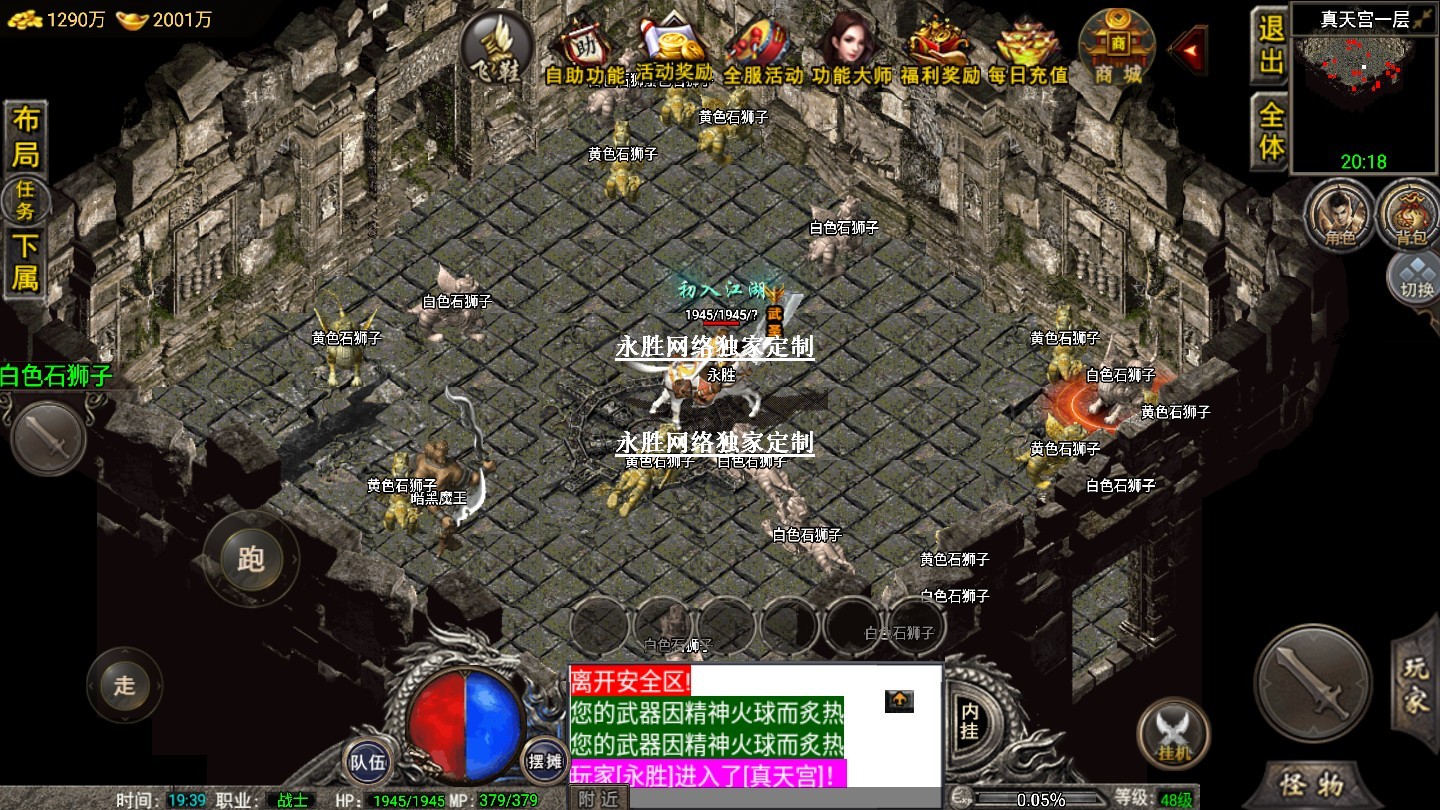1440x810 pixels.
Task: Open the 自助功能 self-service menu
Action: coord(584,52)
